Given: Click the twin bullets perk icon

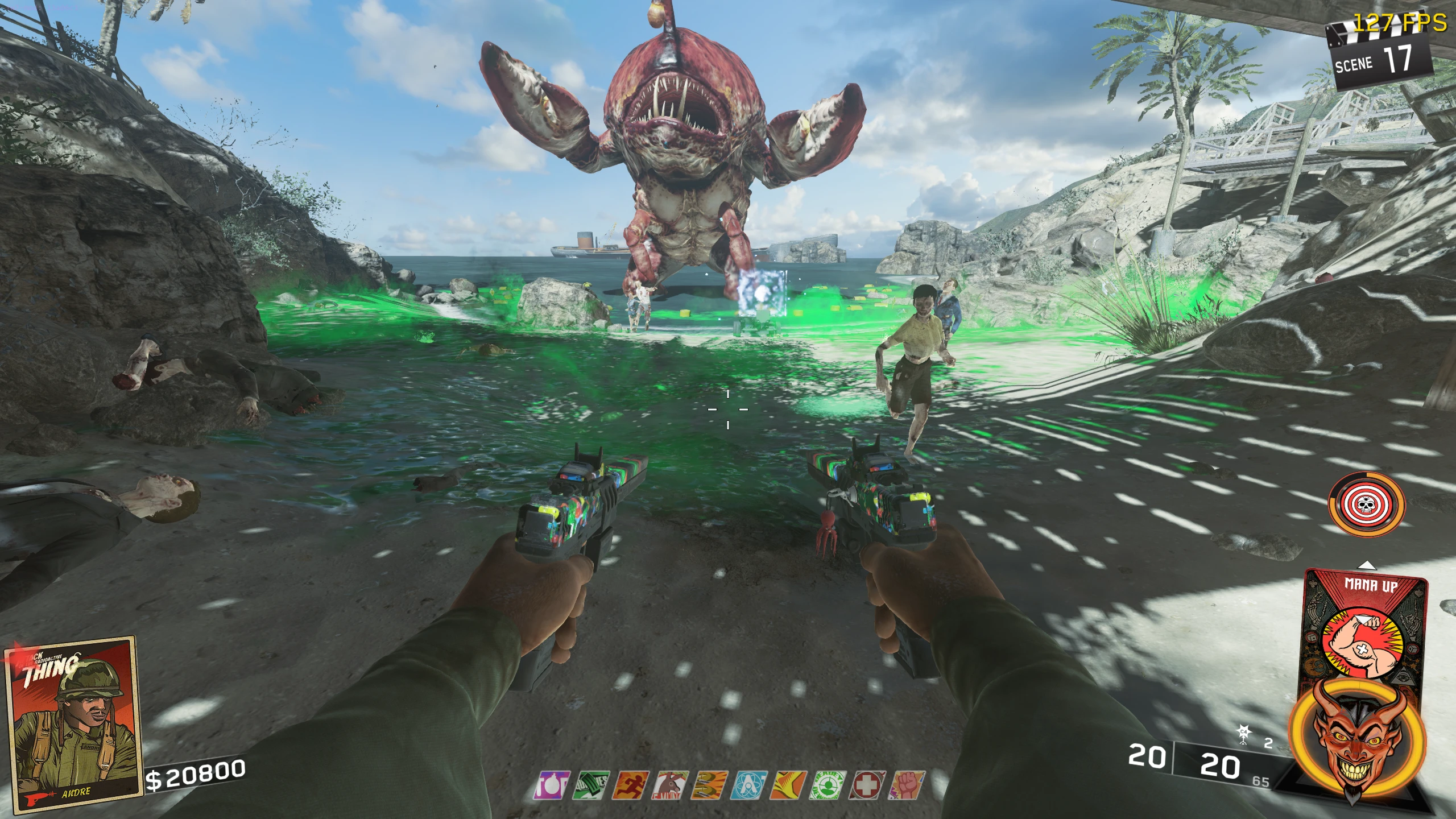Looking at the screenshot, I should pyautogui.click(x=710, y=785).
